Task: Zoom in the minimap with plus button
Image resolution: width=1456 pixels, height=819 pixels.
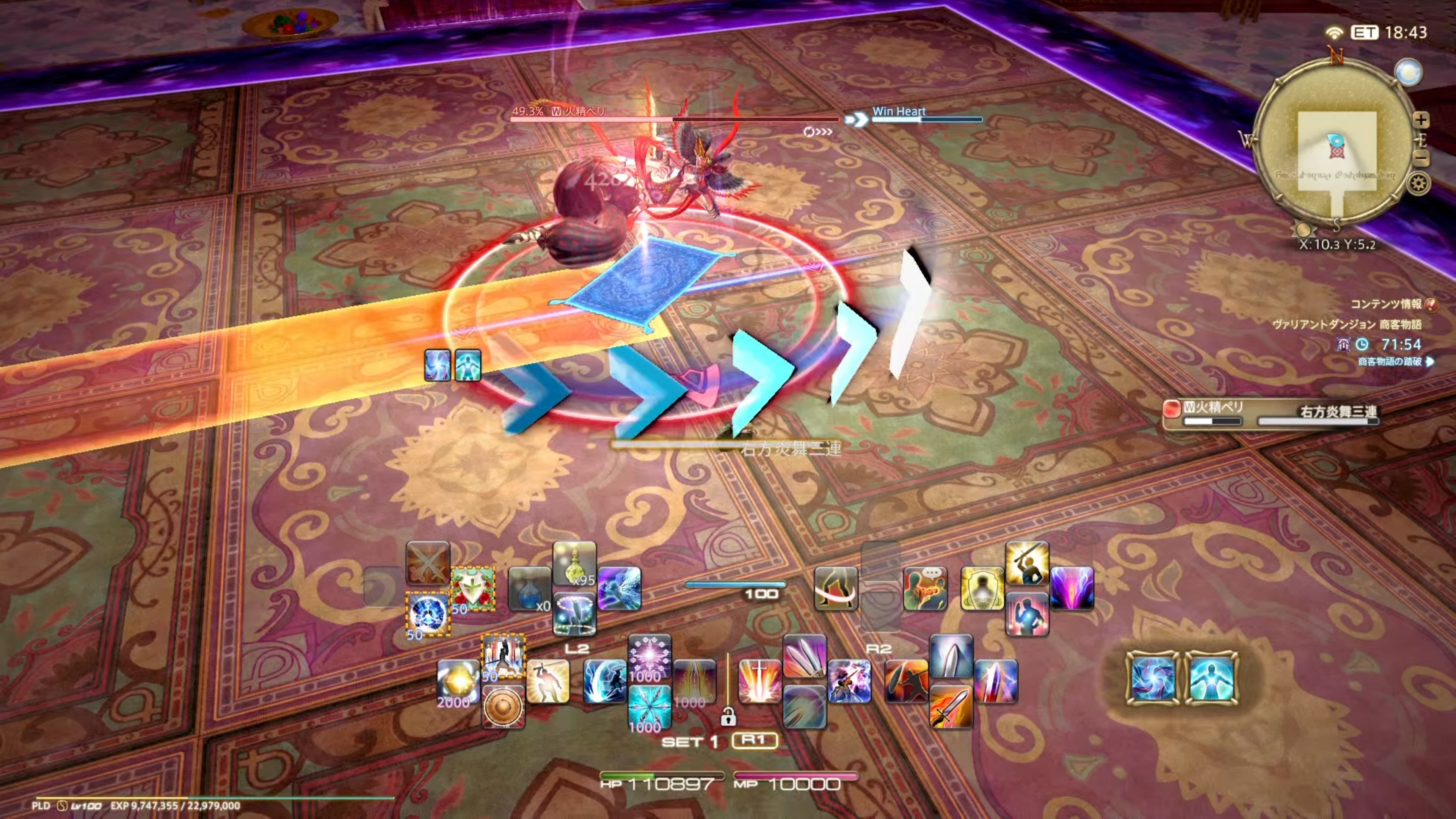Action: (1421, 120)
